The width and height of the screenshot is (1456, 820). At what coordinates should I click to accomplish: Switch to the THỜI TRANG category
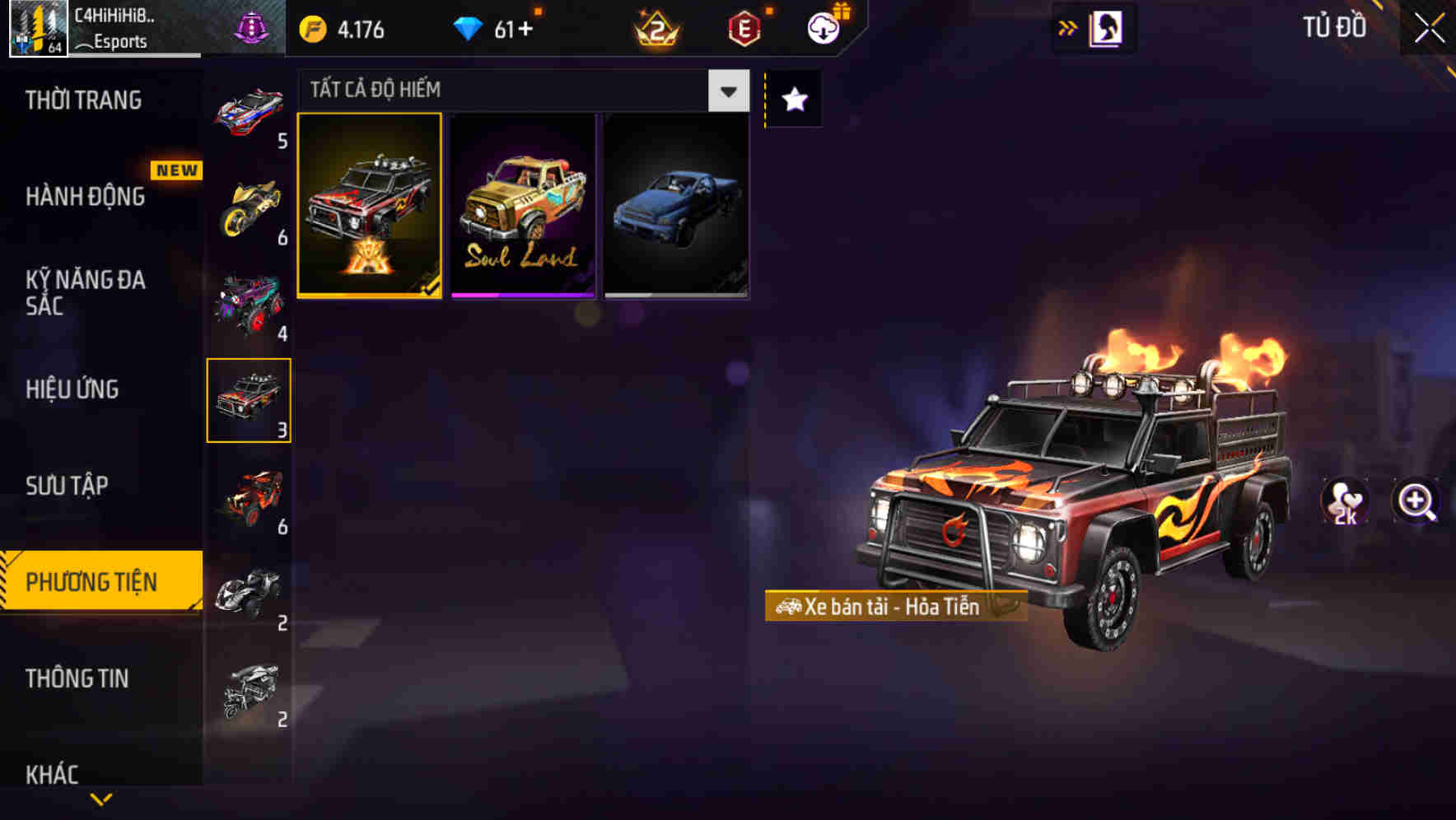(82, 100)
